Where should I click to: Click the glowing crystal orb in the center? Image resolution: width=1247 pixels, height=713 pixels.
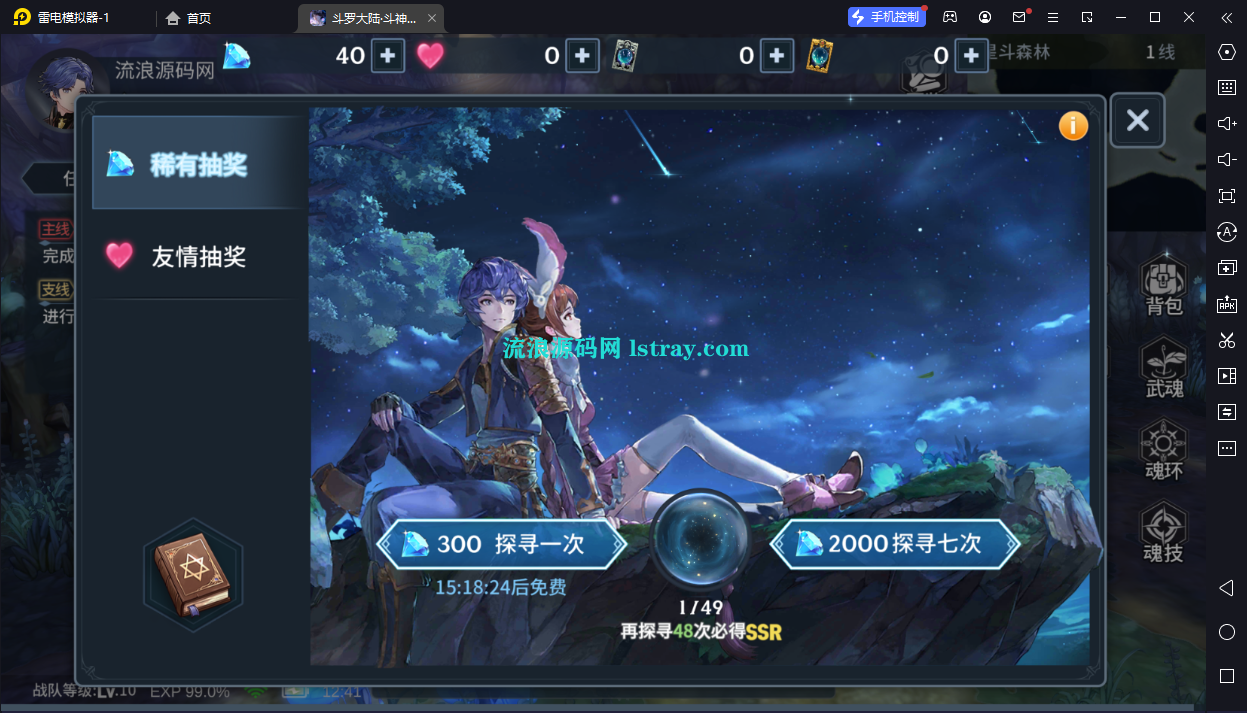pyautogui.click(x=700, y=540)
